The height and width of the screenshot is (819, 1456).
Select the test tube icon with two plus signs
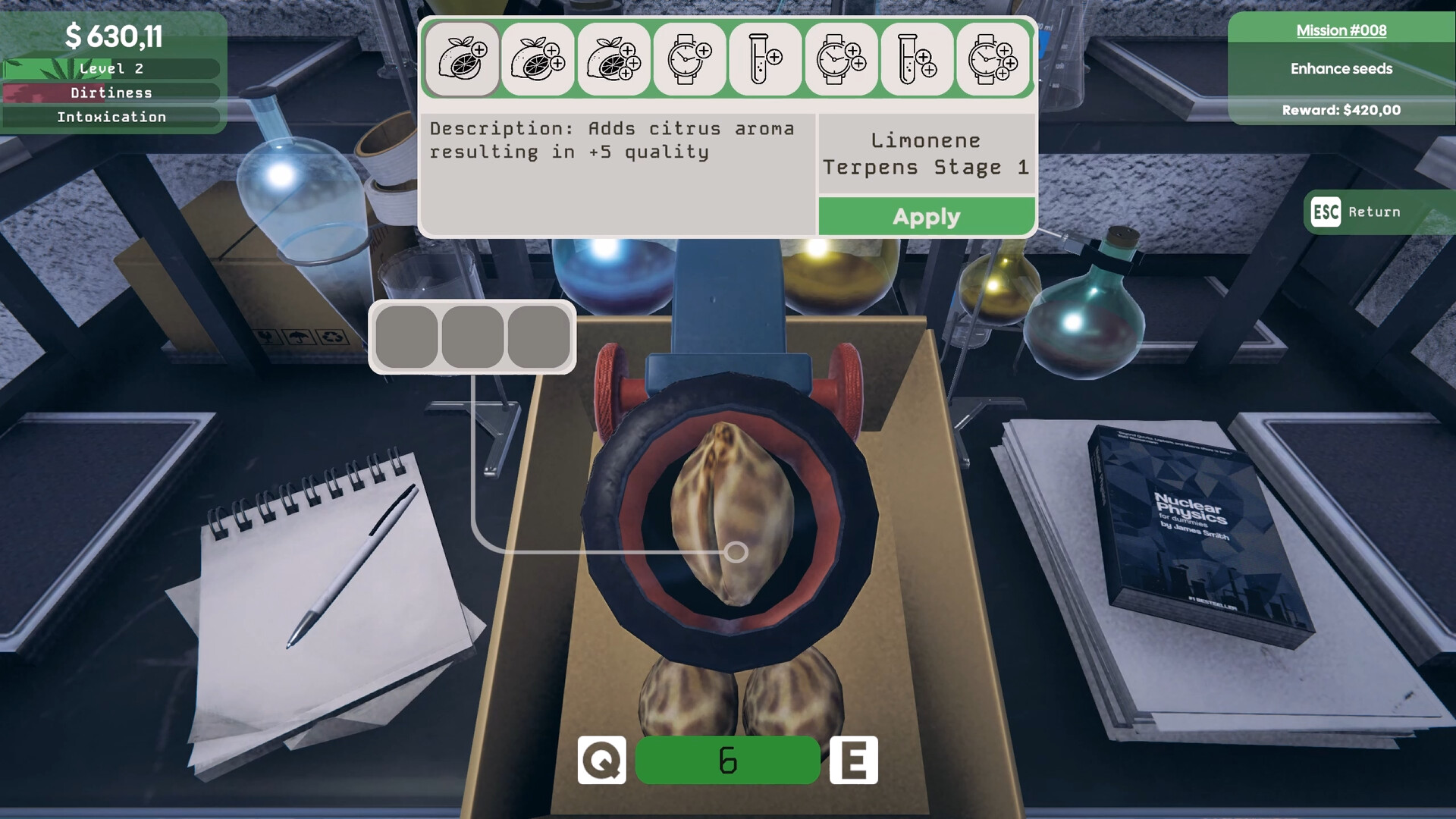pyautogui.click(x=917, y=58)
